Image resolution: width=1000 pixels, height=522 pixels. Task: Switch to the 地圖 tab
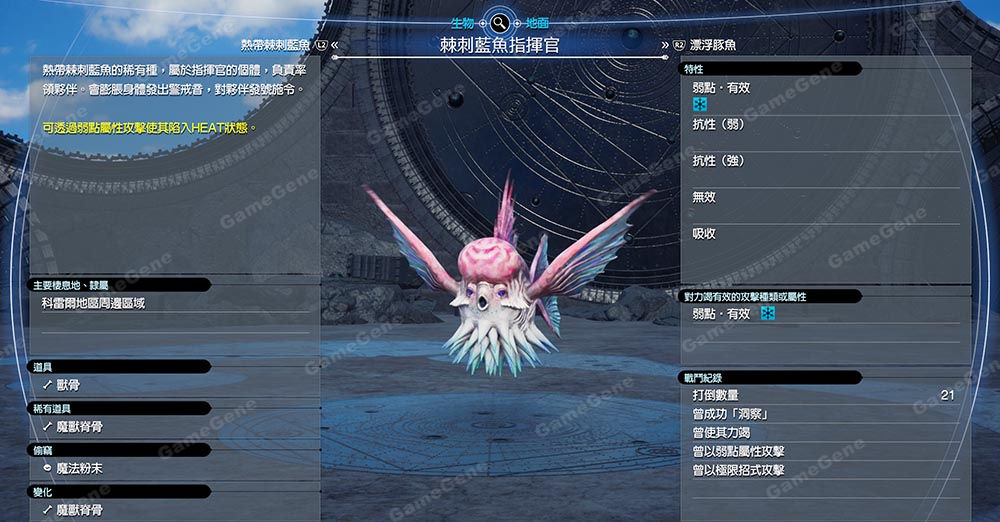point(537,20)
